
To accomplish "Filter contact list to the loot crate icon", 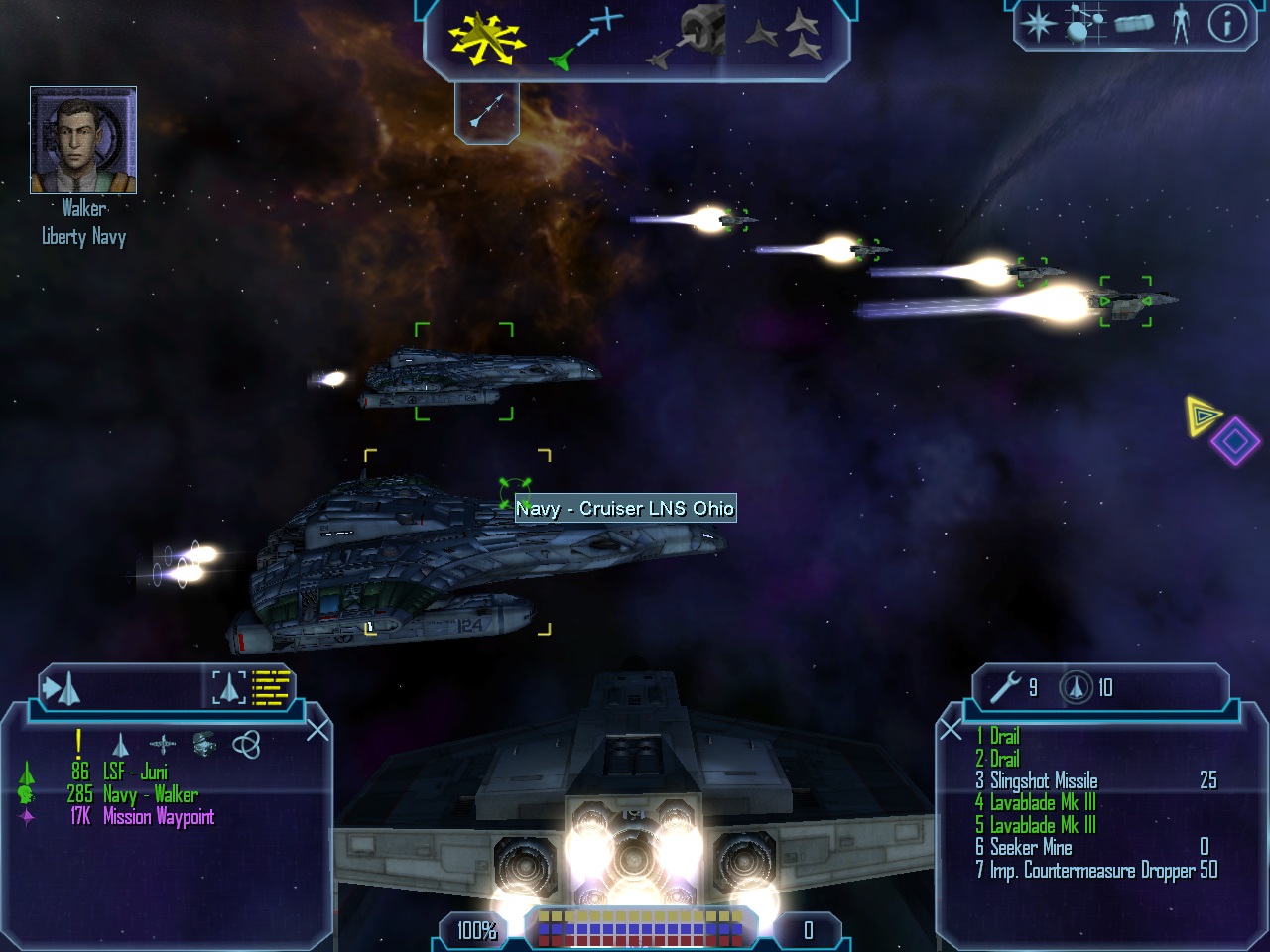I will pos(204,743).
